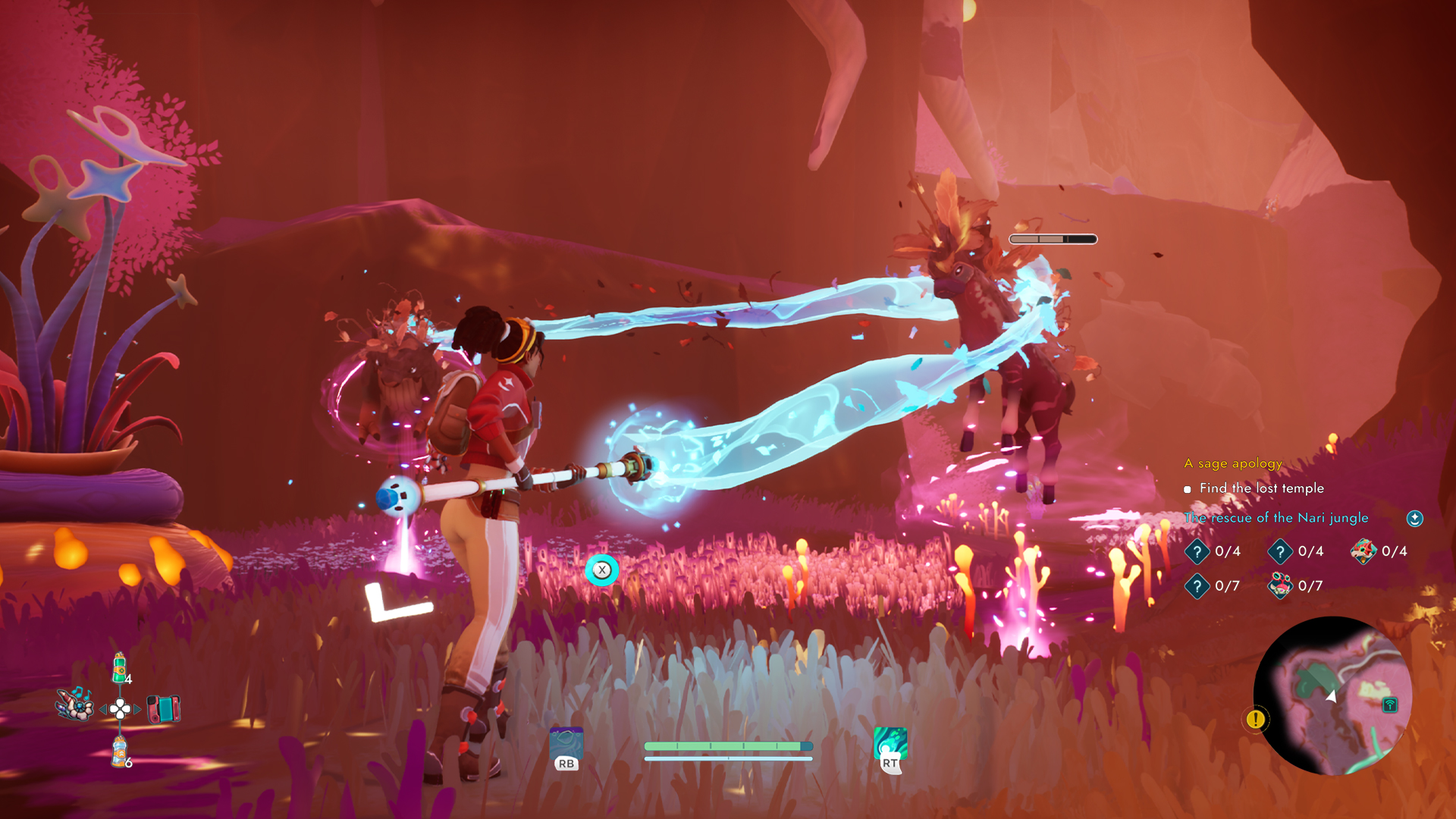1456x819 pixels.
Task: Check the Find the lost temple objective checkbox
Action: [1188, 489]
